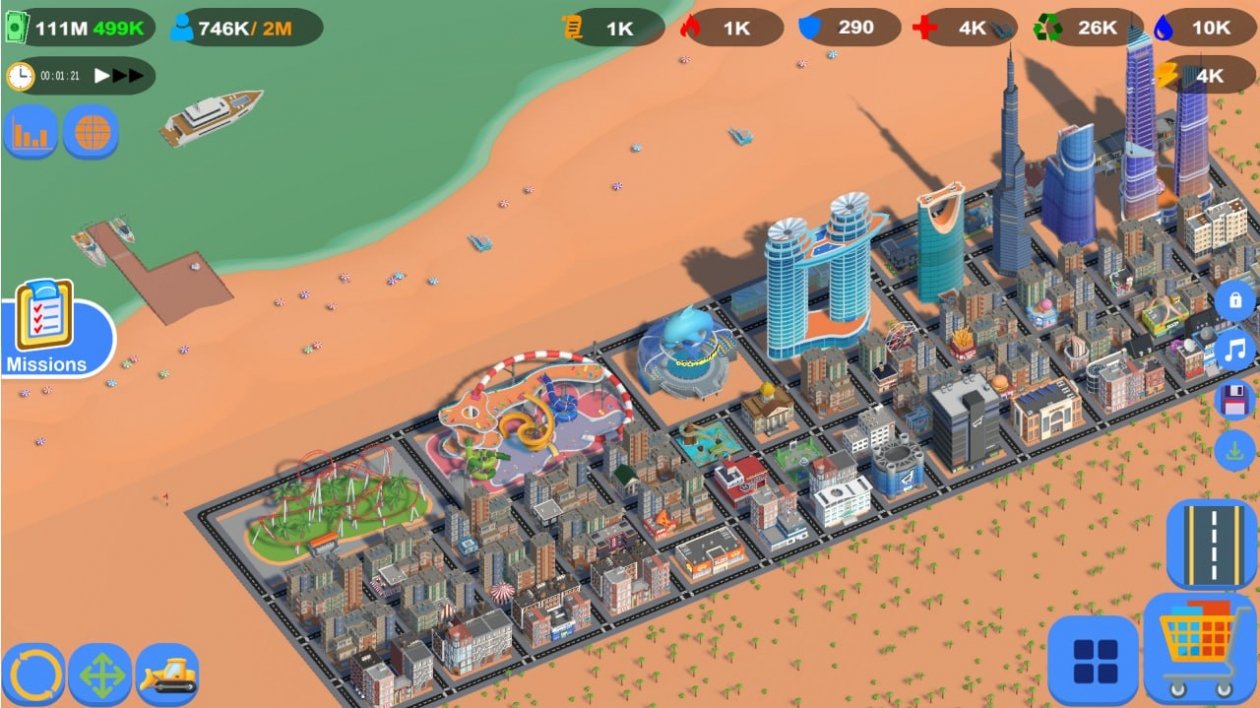This screenshot has width=1260, height=708.
Task: Activate the black fast-forward arrows
Action: tap(129, 75)
